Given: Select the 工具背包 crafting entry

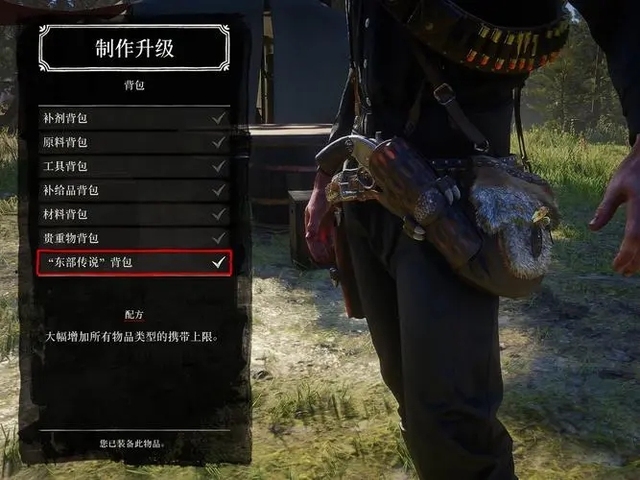Looking at the screenshot, I should pyautogui.click(x=134, y=166).
